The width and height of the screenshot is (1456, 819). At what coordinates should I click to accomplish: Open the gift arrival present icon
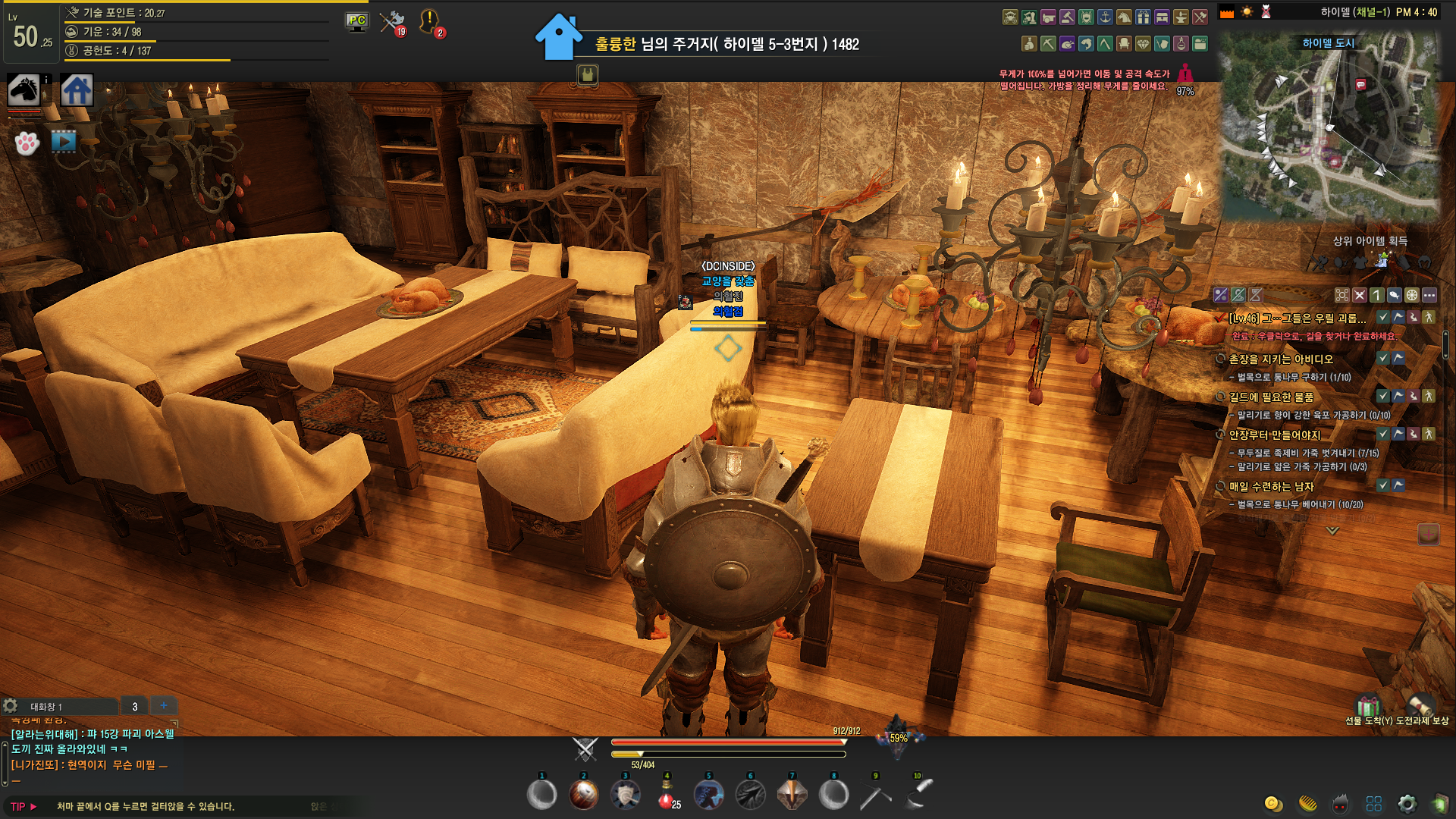point(1367,707)
